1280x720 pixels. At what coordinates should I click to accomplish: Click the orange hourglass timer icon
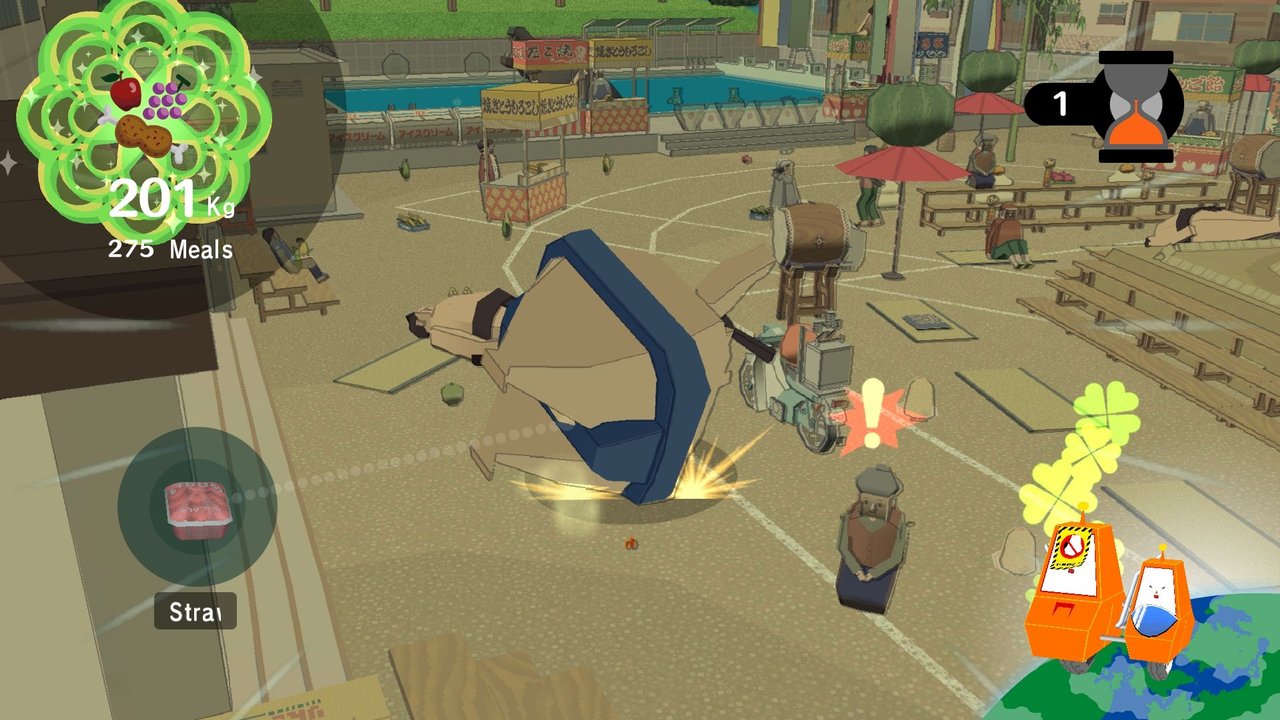pos(1137,105)
